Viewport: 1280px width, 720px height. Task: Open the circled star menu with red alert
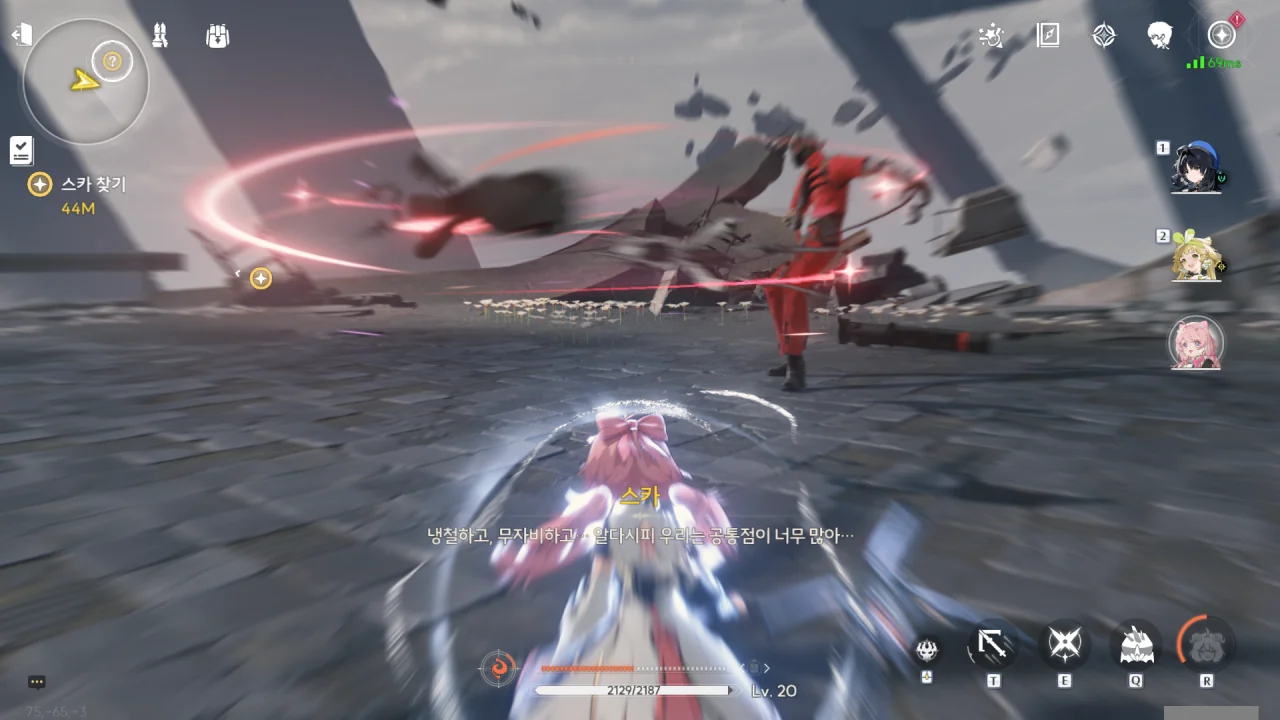[1221, 36]
